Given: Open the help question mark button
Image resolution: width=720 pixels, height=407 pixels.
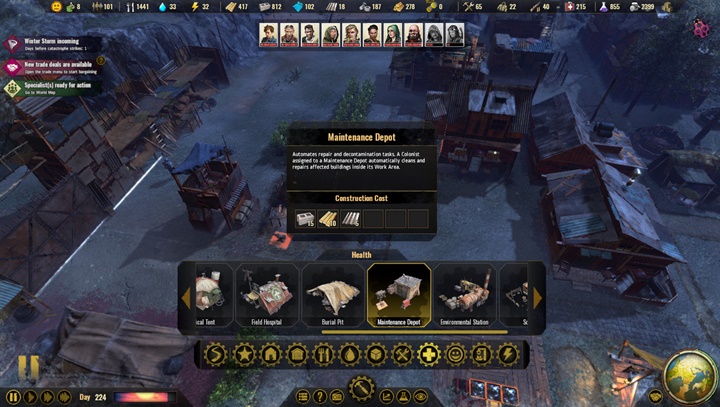Looking at the screenshot, I should pyautogui.click(x=319, y=397).
